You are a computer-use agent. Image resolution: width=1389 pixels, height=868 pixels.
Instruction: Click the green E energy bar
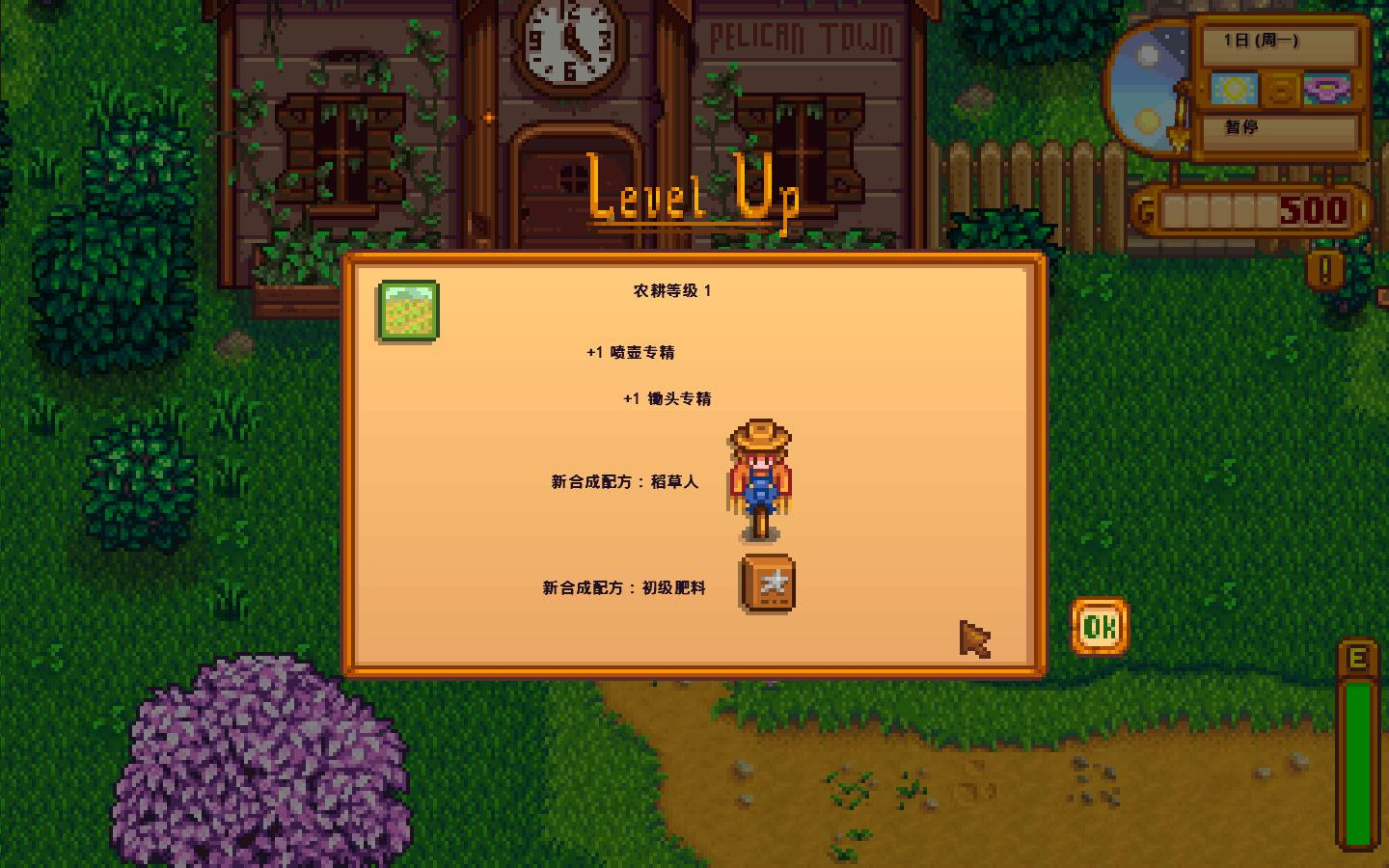[1357, 762]
